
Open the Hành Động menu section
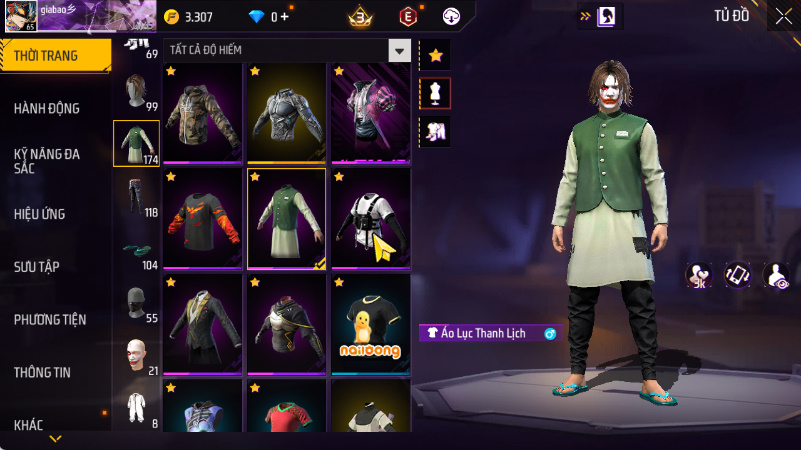47,108
